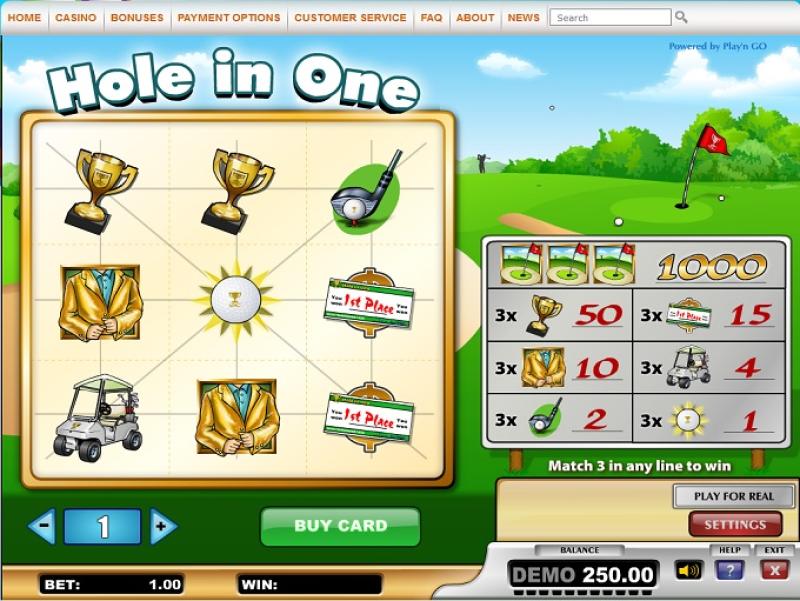The height and width of the screenshot is (601, 800).
Task: Exit the game with the red X
Action: click(773, 571)
